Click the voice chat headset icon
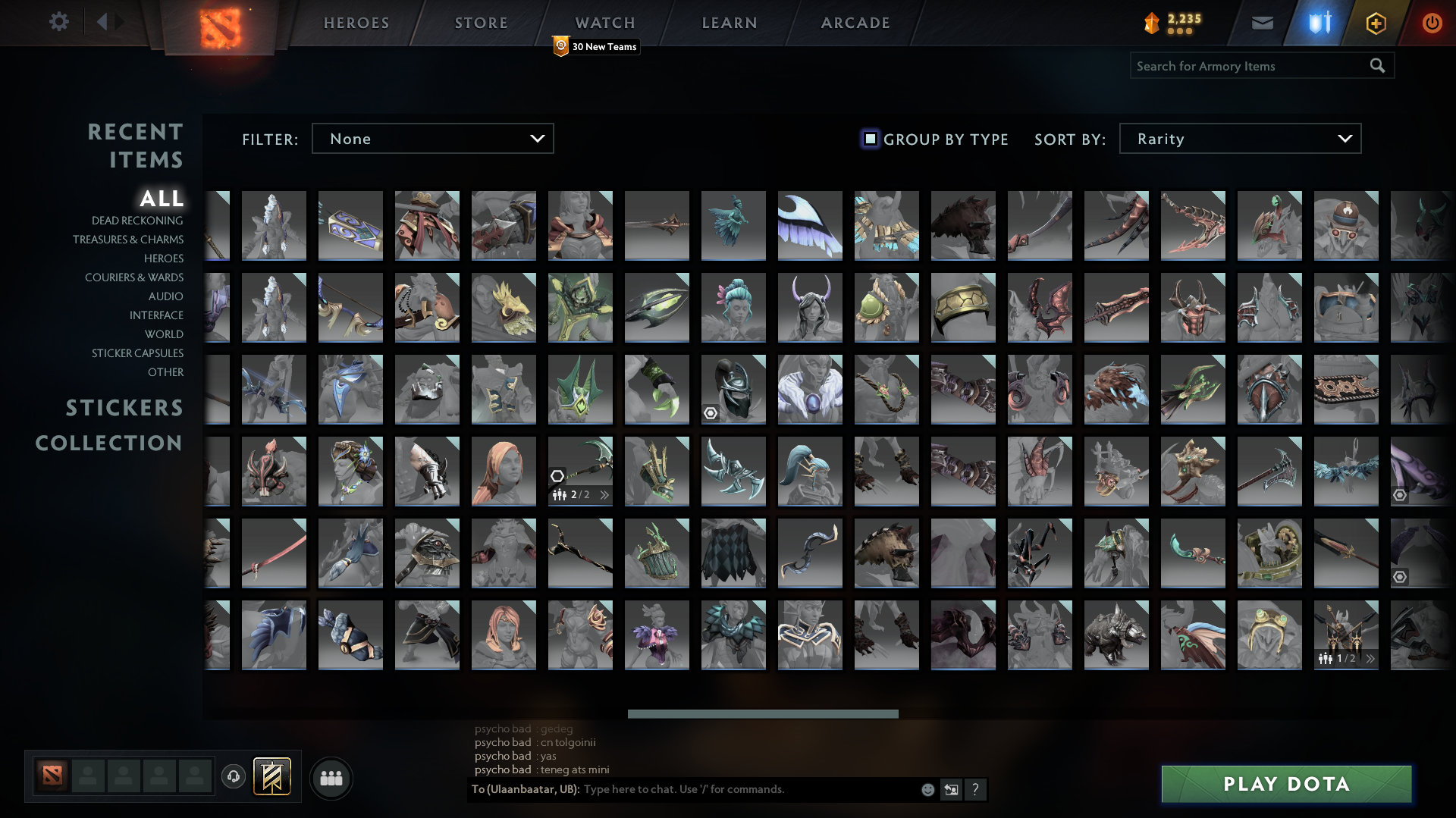Viewport: 1456px width, 818px height. (234, 777)
